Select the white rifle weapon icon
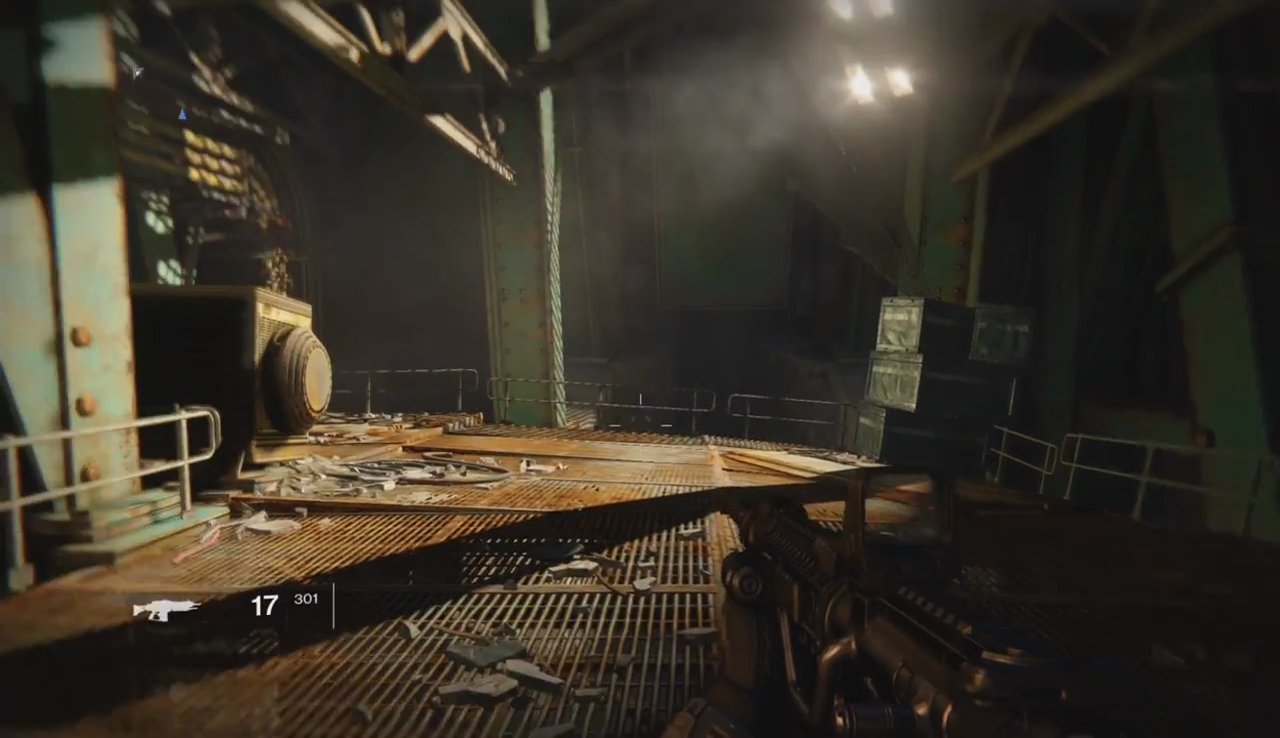This screenshot has width=1280, height=738. [166, 608]
